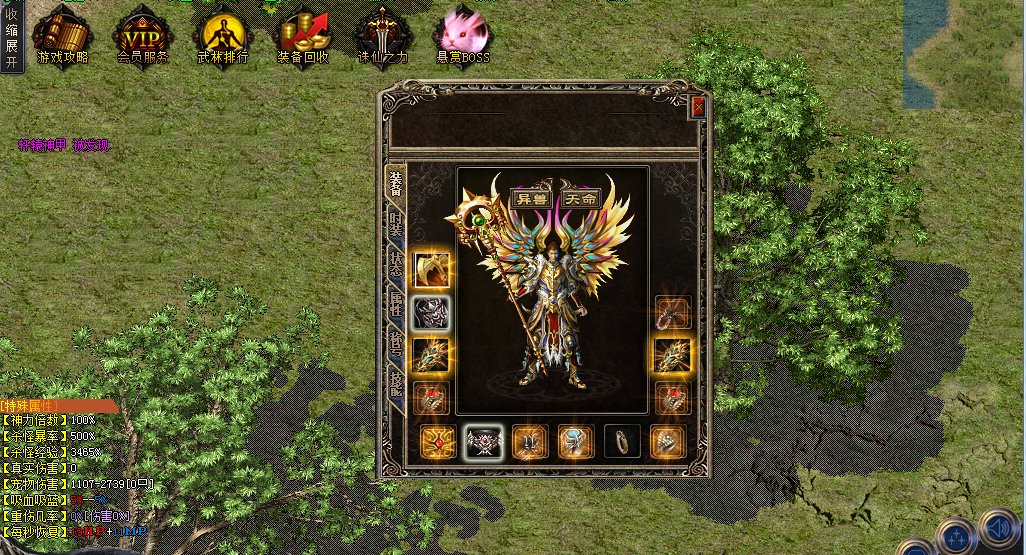Switch to the 技能 tab
This screenshot has height=555, width=1026.
pos(397,379)
